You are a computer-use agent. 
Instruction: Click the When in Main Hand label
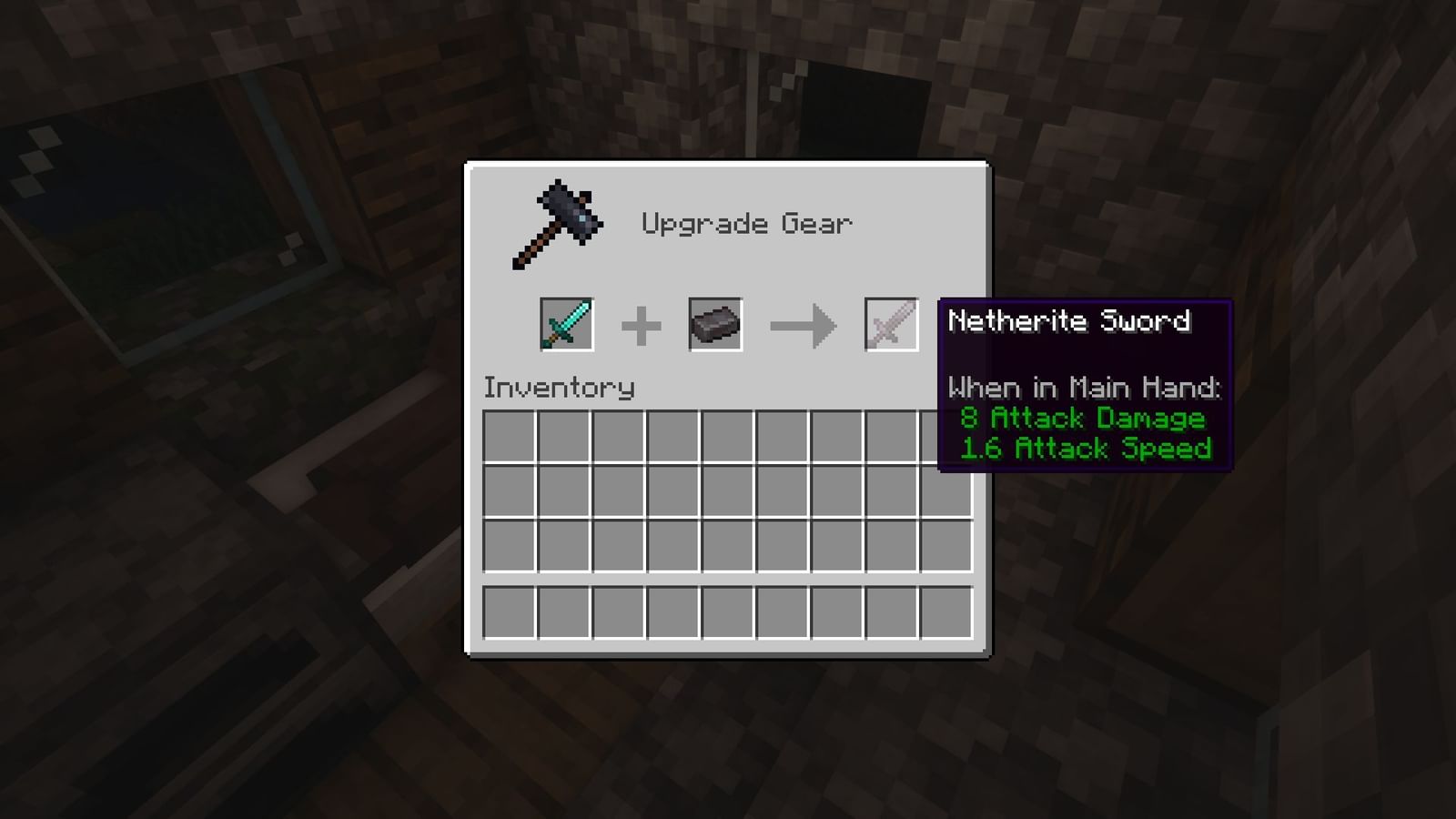coord(1085,387)
